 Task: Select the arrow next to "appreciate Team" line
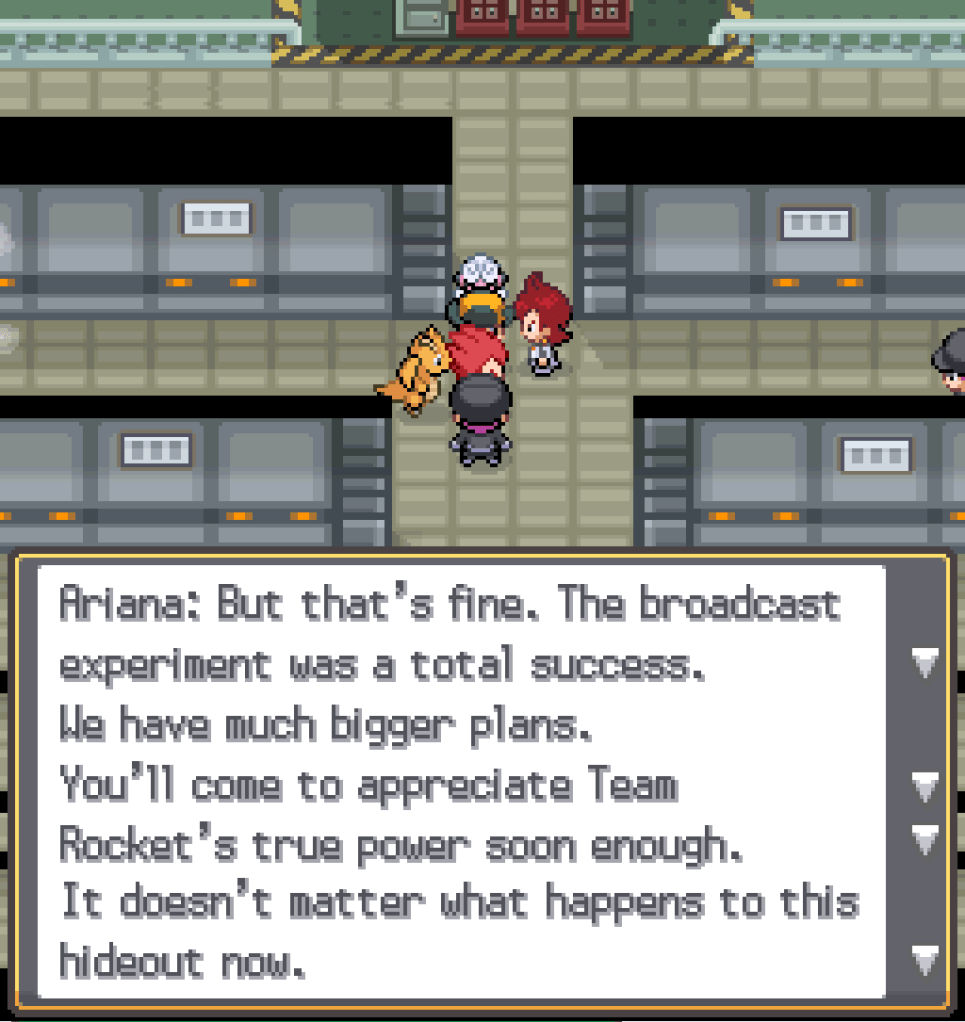[x=926, y=786]
